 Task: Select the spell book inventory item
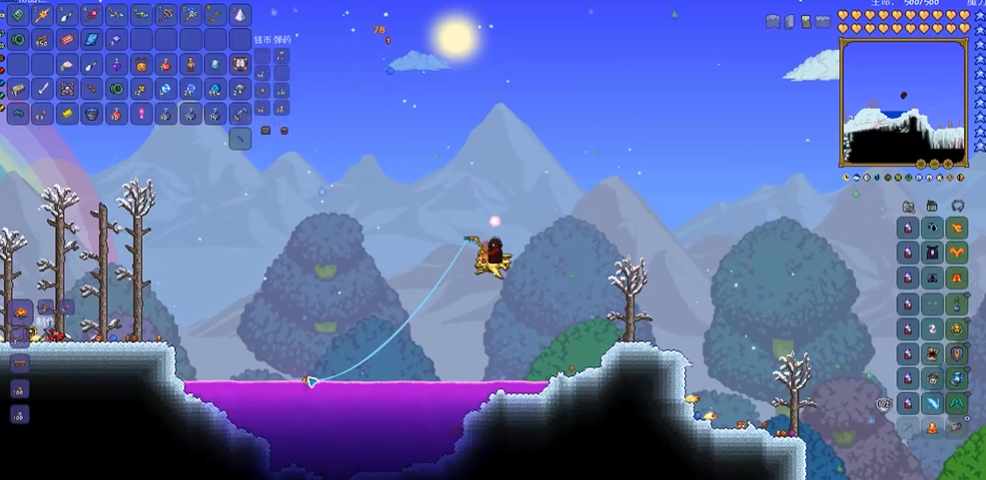[92, 40]
